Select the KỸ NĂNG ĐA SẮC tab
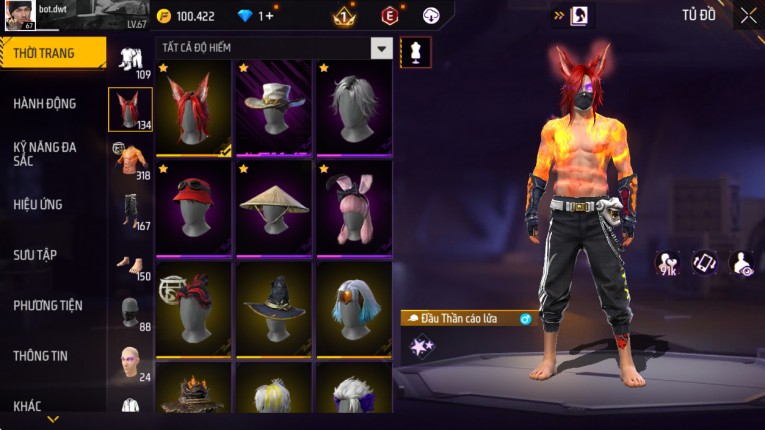765x430 pixels. (45, 153)
